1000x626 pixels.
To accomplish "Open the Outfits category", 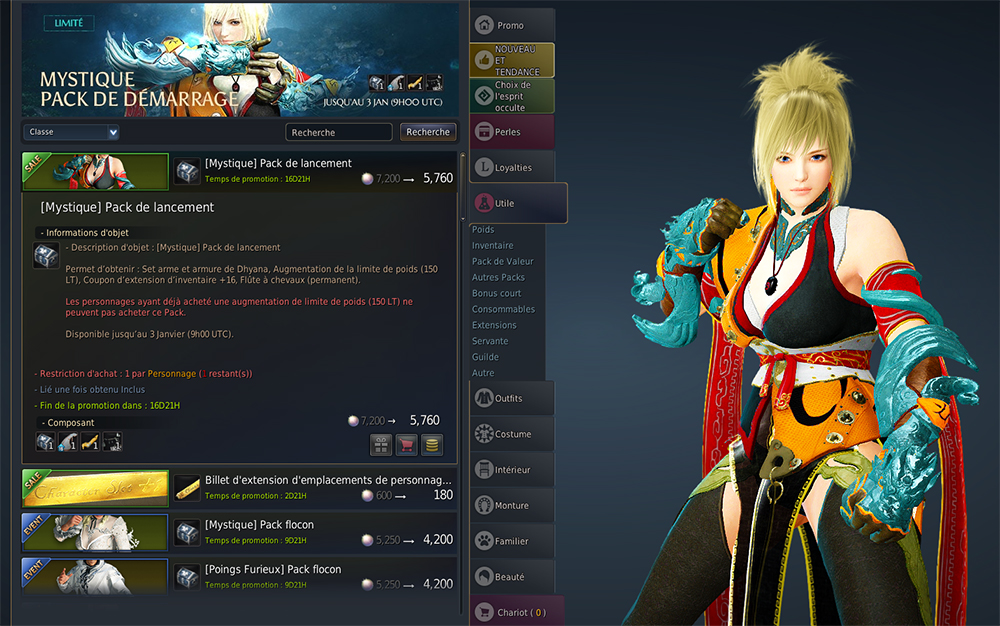I will [511, 398].
